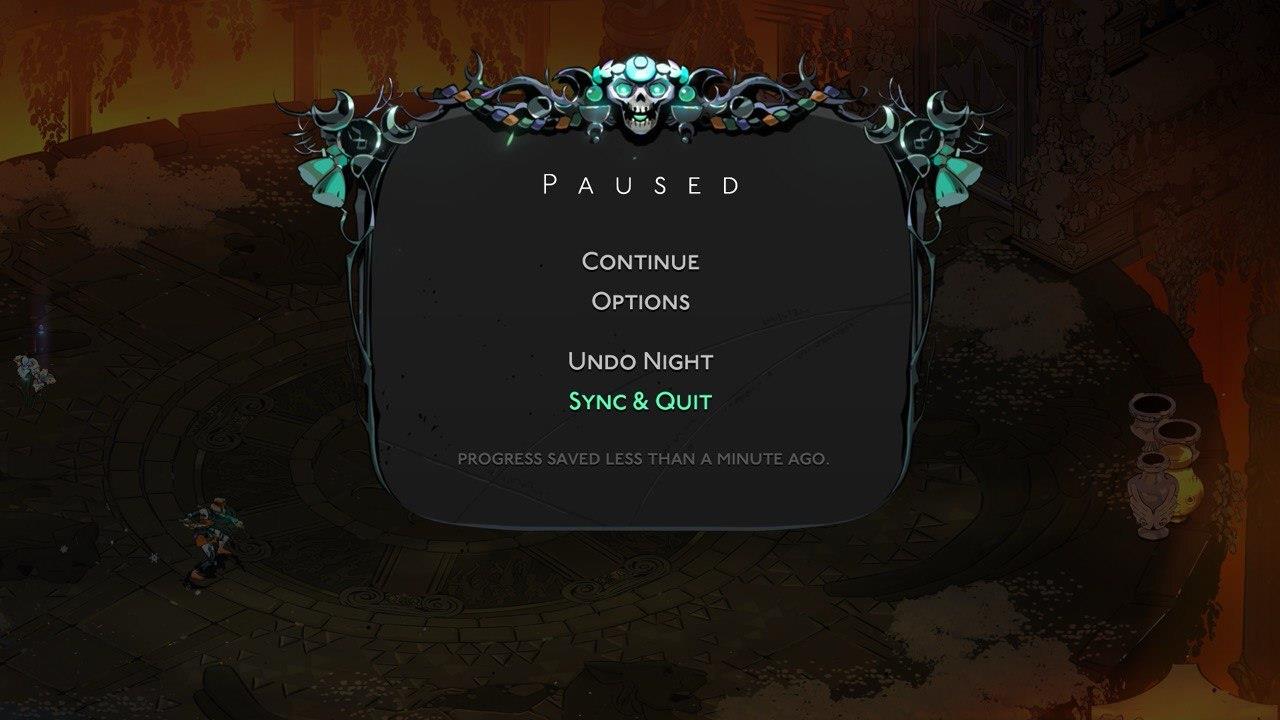
Task: Click the glowing orange urn on the far right
Action: (1187, 487)
